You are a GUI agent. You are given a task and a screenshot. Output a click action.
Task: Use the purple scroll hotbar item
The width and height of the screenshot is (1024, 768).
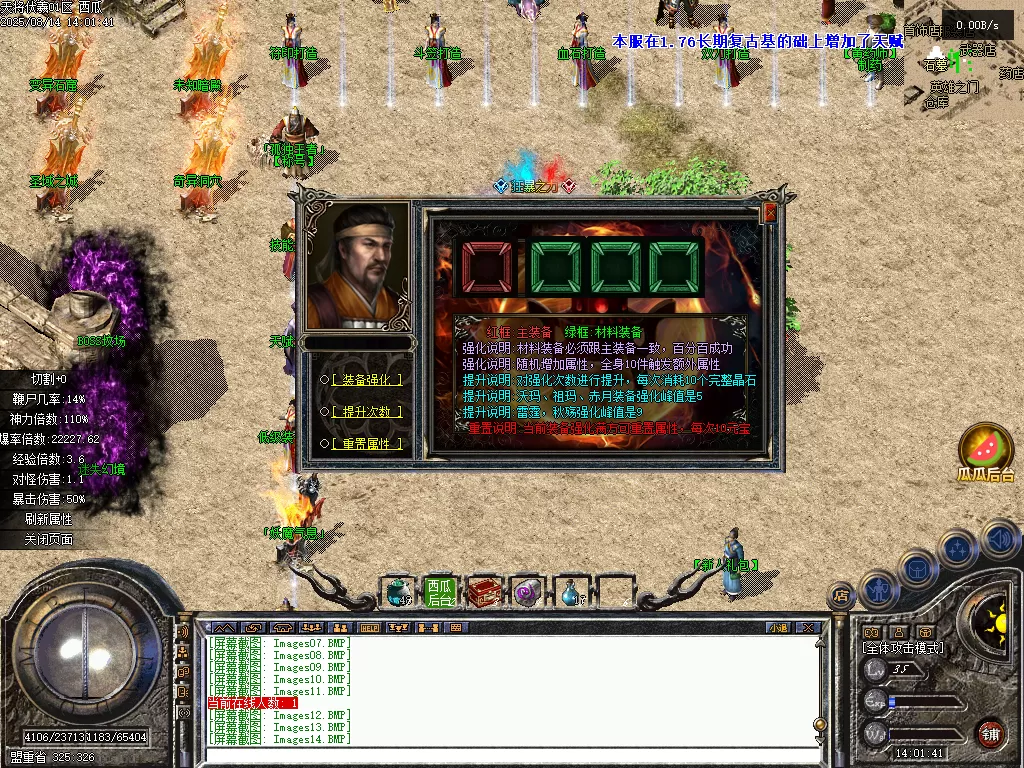(x=527, y=592)
